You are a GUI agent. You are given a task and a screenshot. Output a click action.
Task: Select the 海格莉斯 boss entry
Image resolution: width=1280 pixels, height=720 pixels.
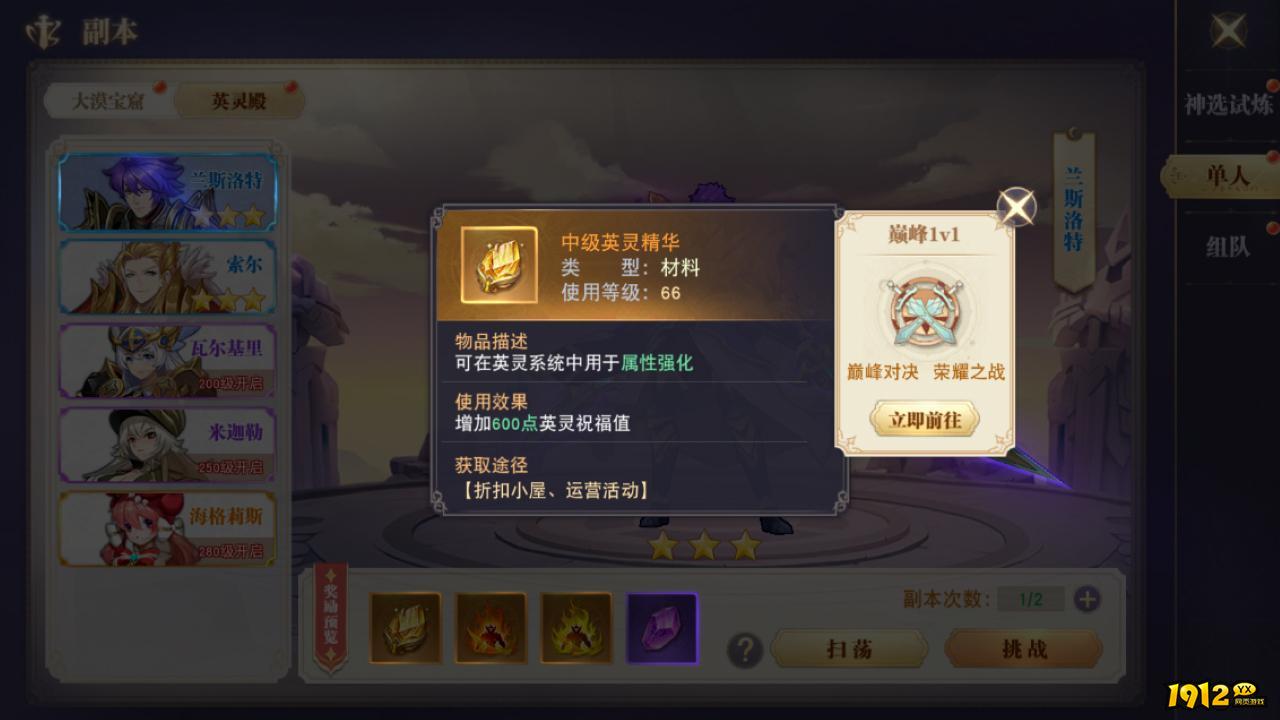click(167, 530)
